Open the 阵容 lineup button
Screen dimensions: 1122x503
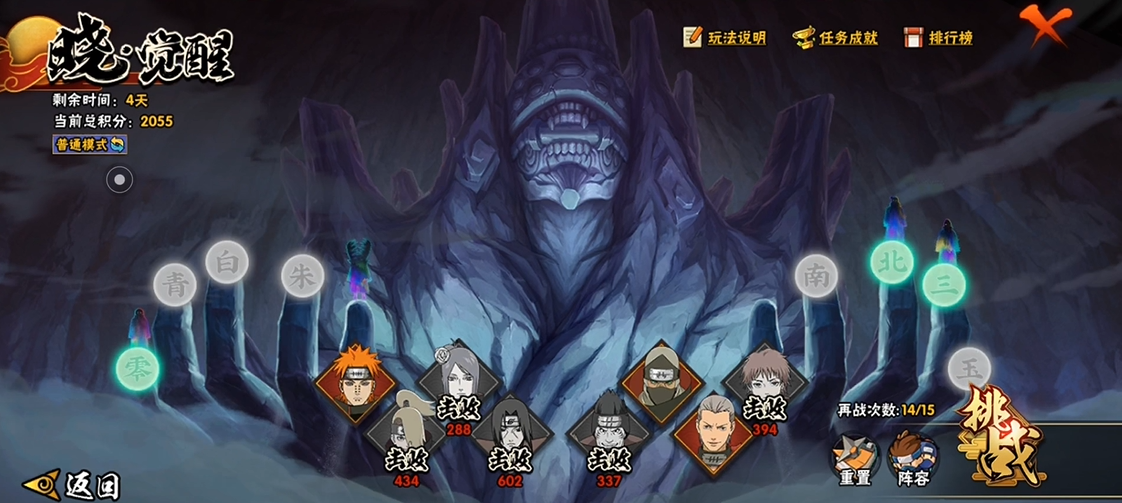coord(910,458)
